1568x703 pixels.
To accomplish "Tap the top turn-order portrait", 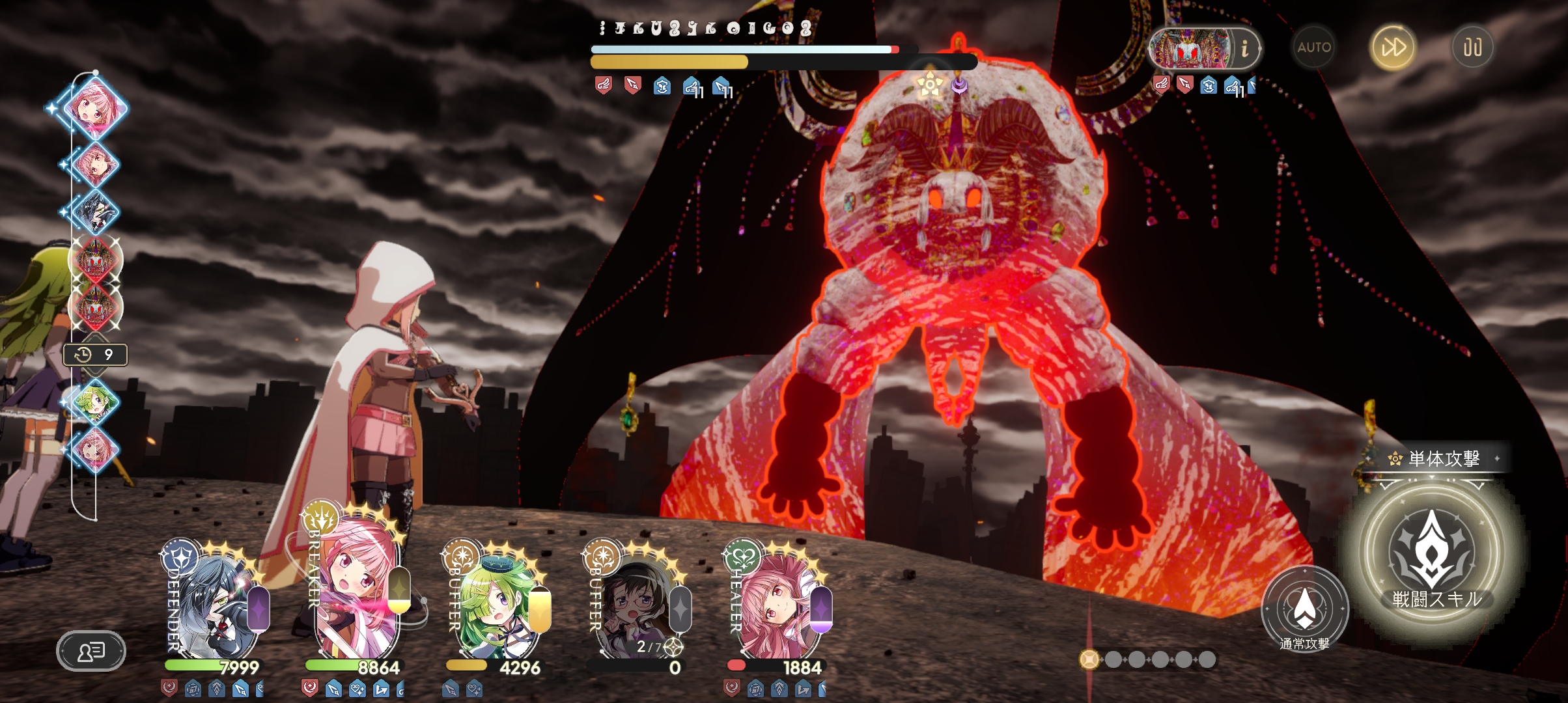I will click(x=95, y=107).
